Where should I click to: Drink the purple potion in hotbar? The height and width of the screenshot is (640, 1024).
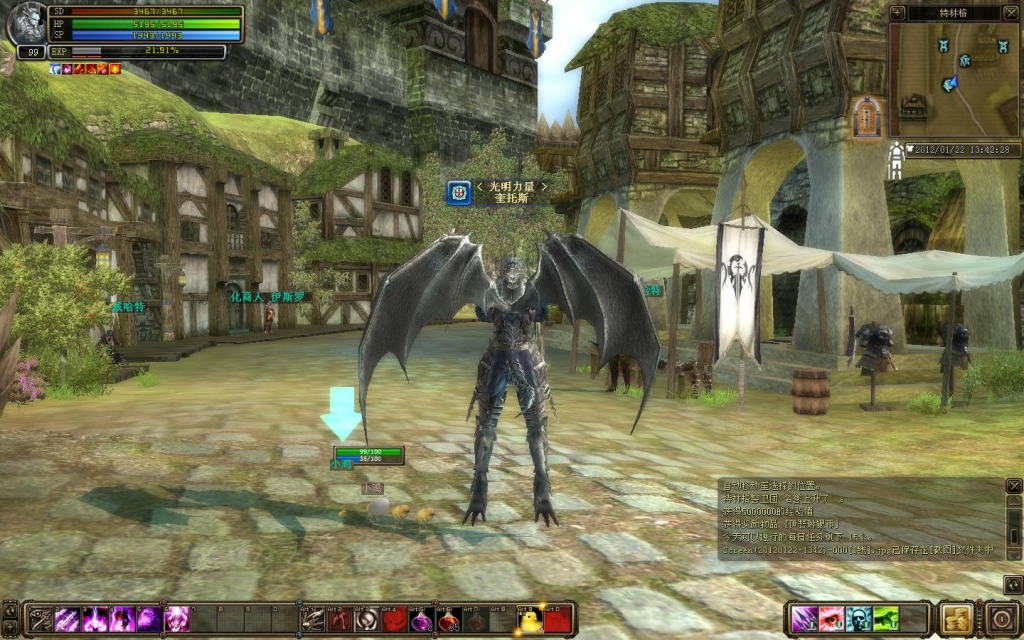(422, 619)
